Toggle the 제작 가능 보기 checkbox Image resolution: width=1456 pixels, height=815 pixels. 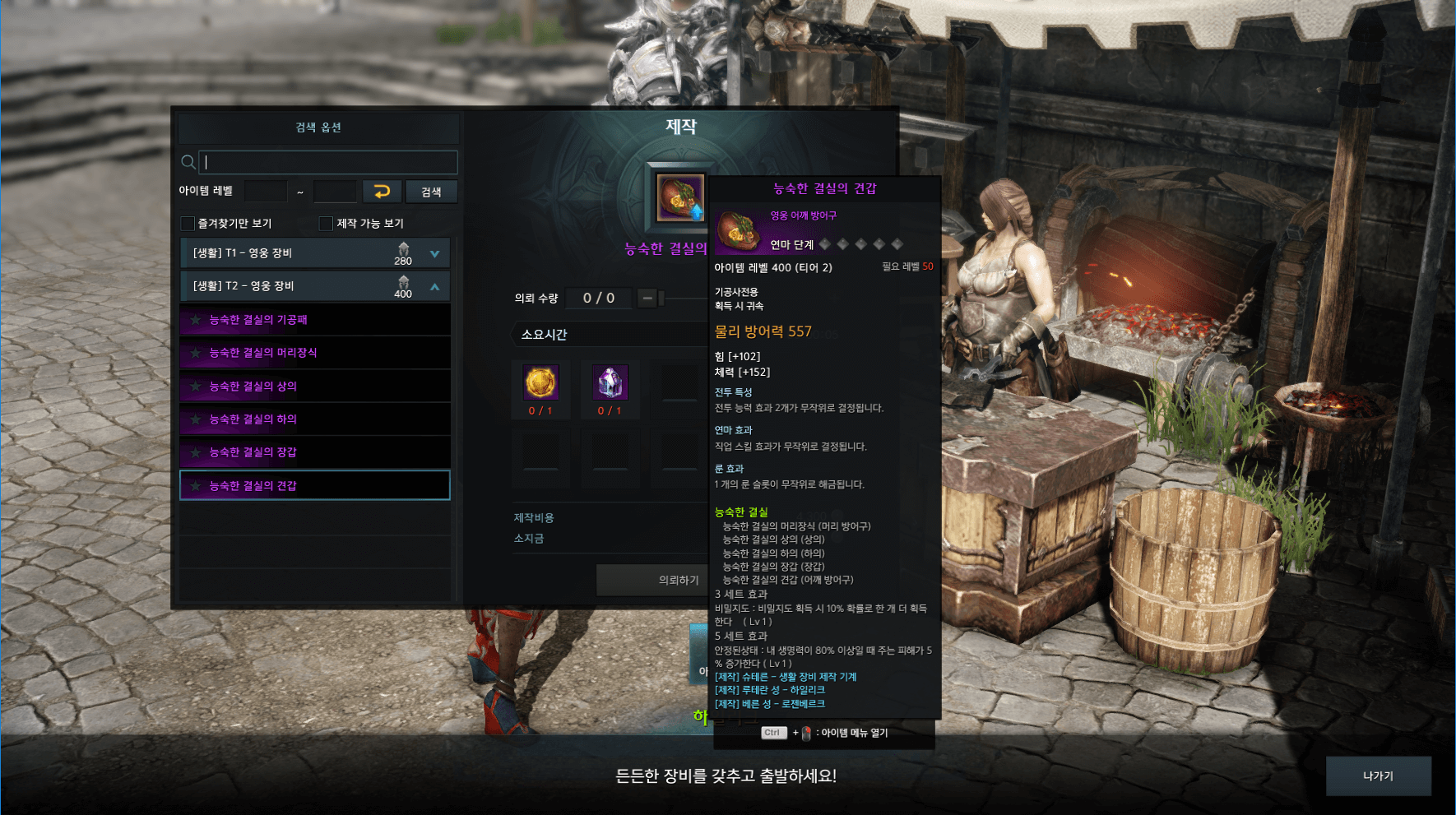[326, 224]
